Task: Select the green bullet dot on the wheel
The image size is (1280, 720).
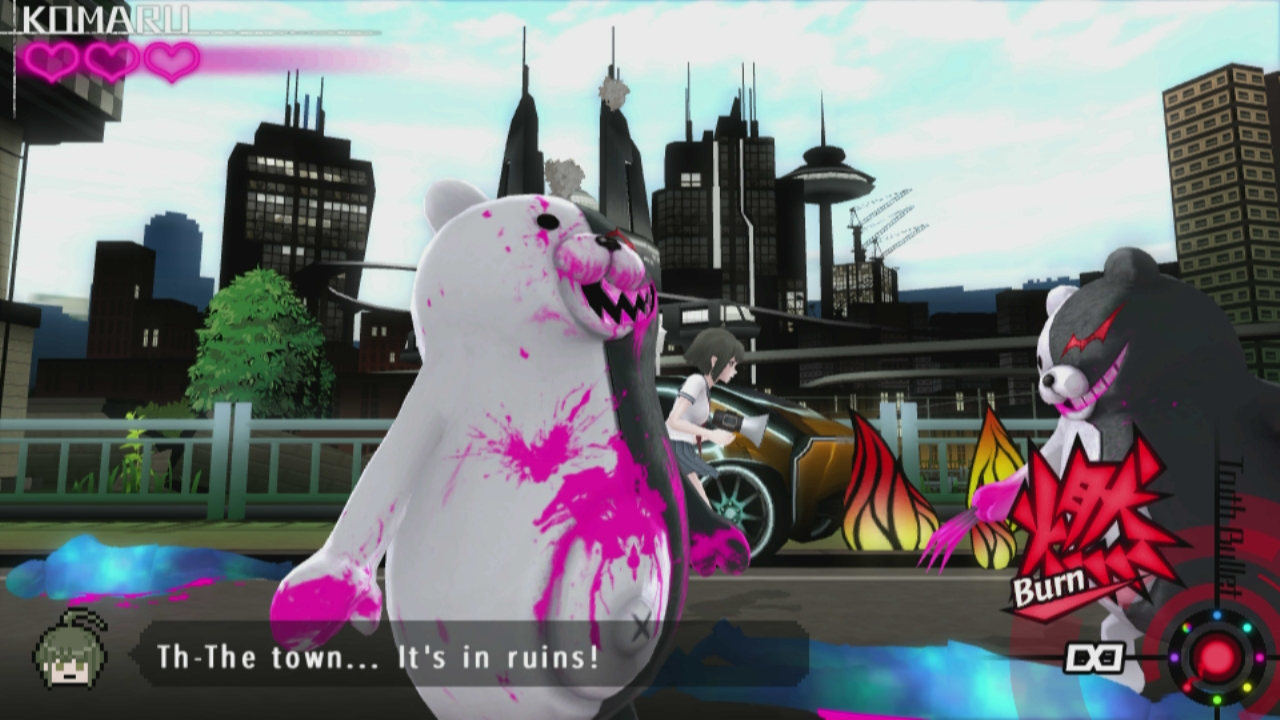Action: pos(1218,699)
